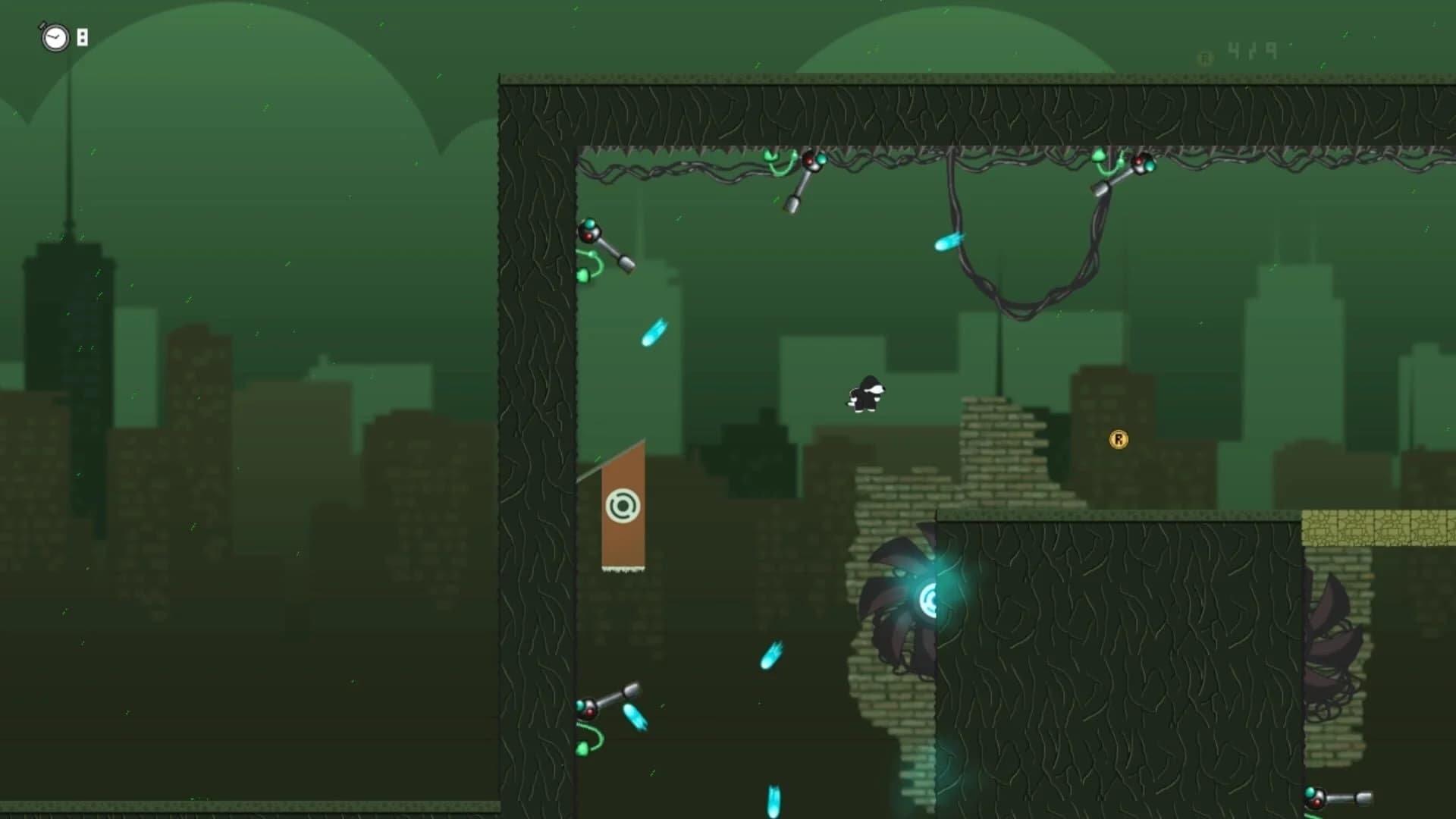Click the @ symbol on the brown flag
Viewport: 1456px width, 819px height.
[622, 503]
